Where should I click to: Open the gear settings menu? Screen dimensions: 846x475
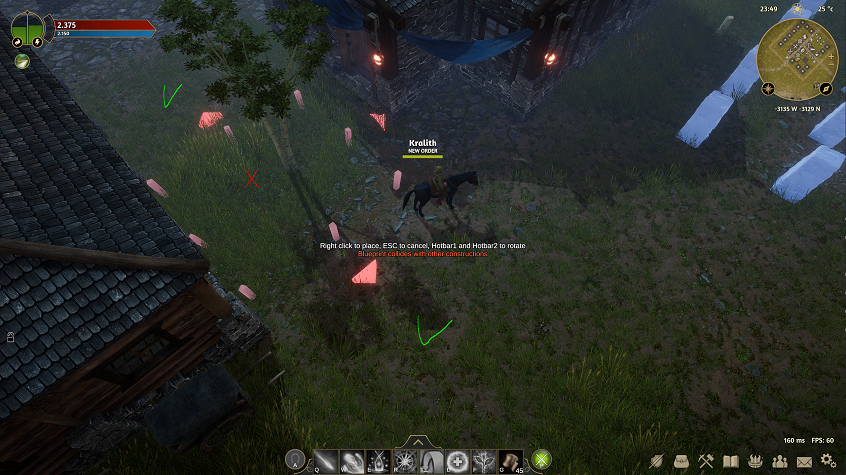[827, 461]
